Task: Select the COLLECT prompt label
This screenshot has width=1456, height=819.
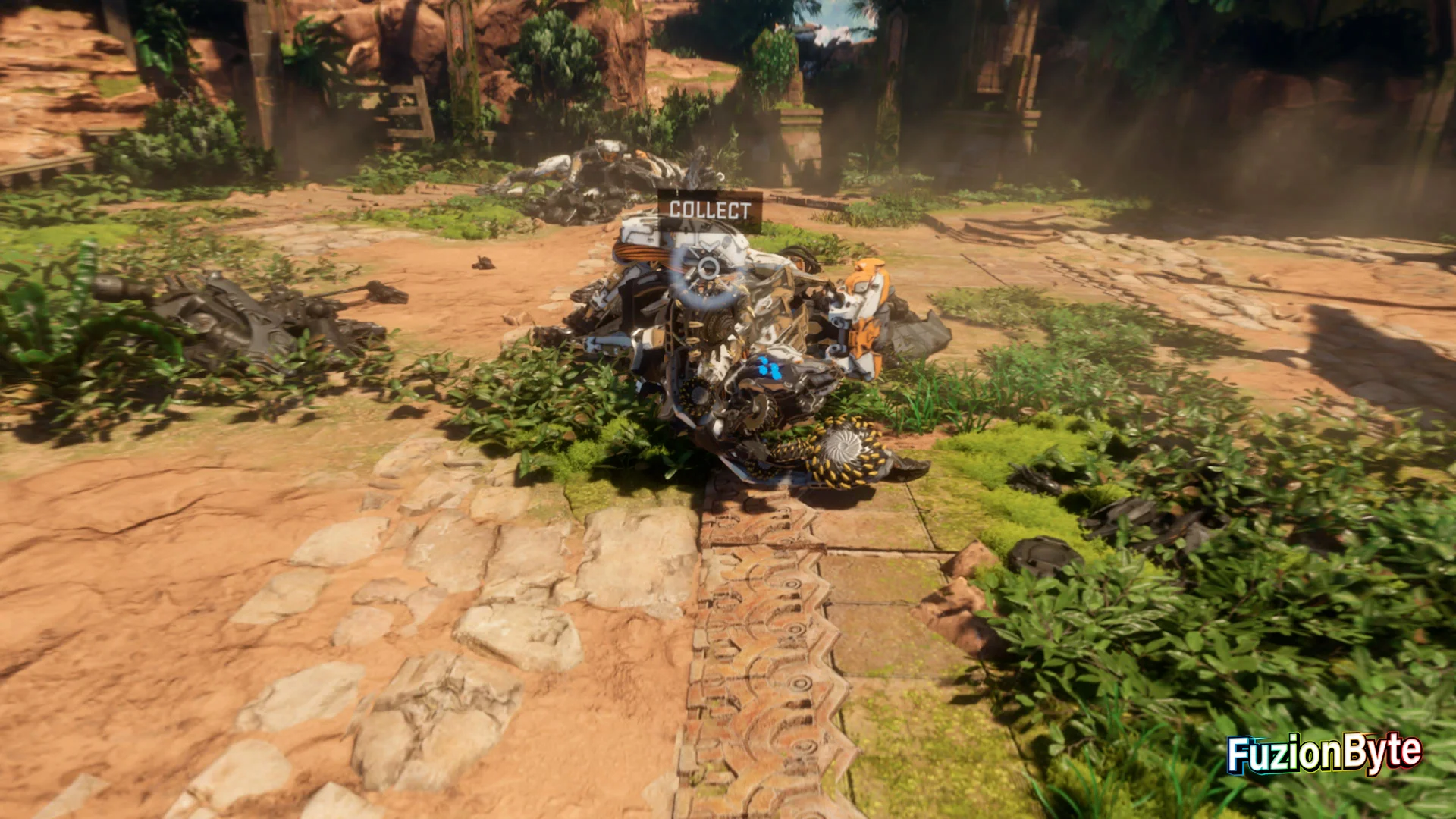Action: click(710, 210)
